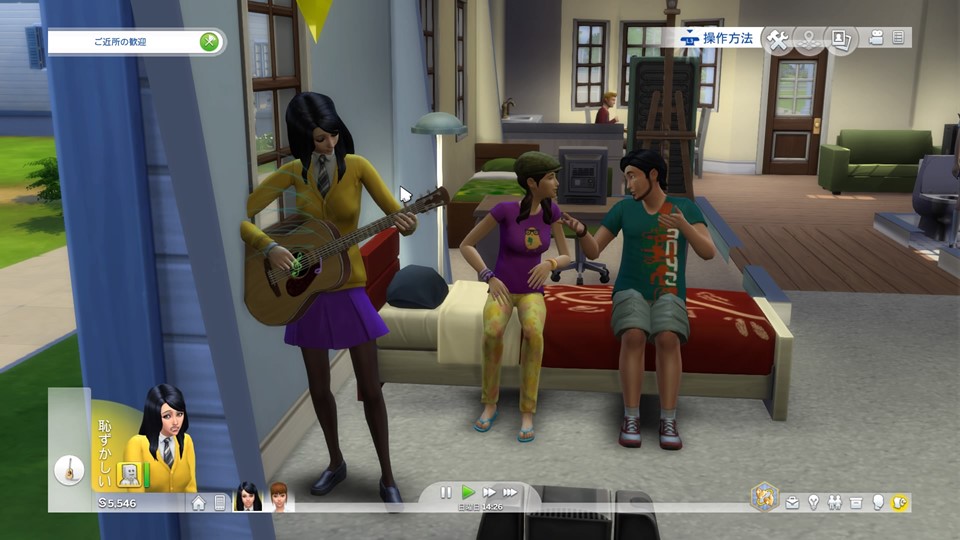This screenshot has width=960, height=540.
Task: Set game speed to fast forward
Action: click(489, 492)
